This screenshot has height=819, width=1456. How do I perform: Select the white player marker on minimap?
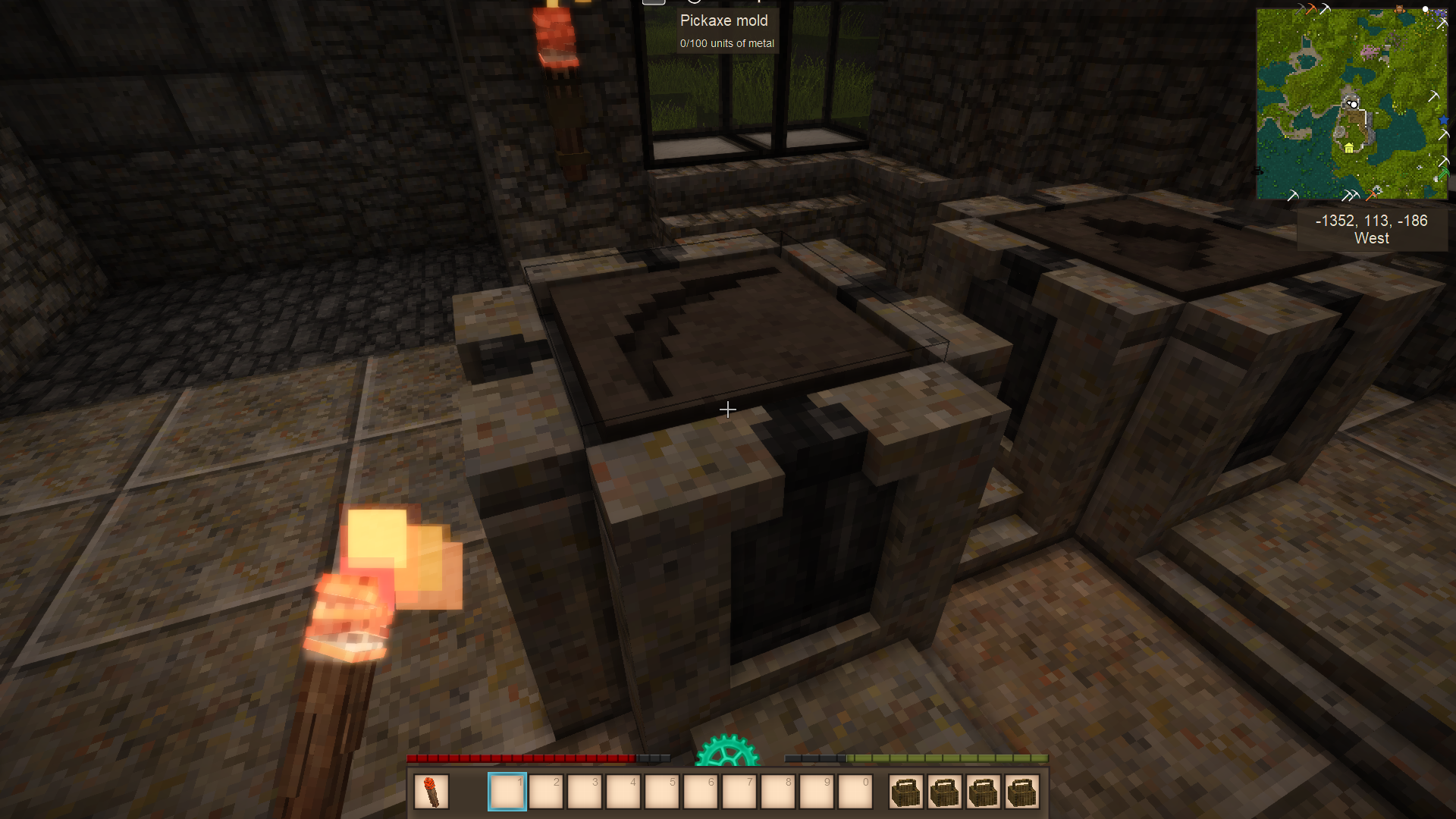tap(1353, 104)
